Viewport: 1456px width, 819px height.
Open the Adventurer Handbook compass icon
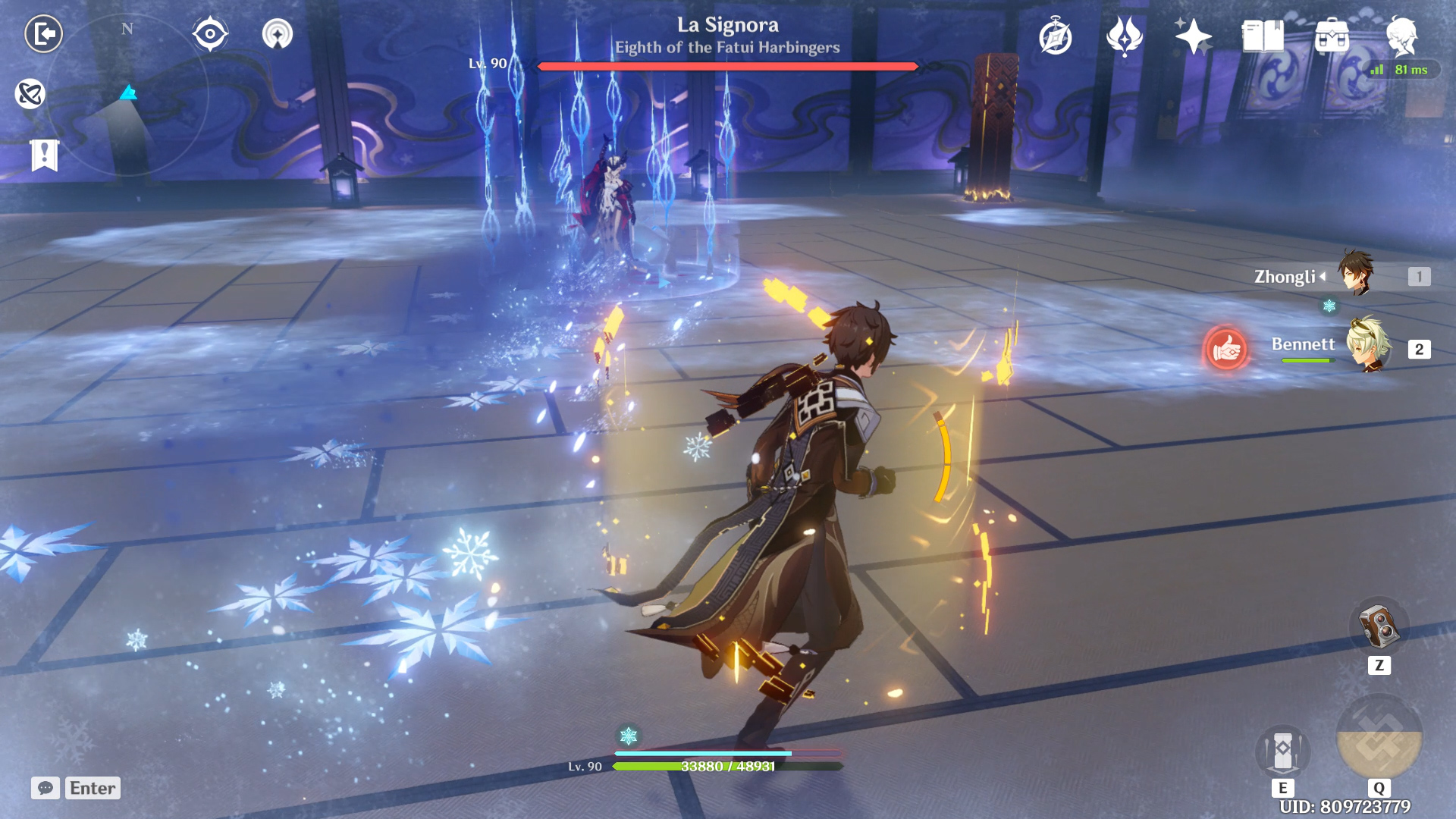coord(1056,37)
